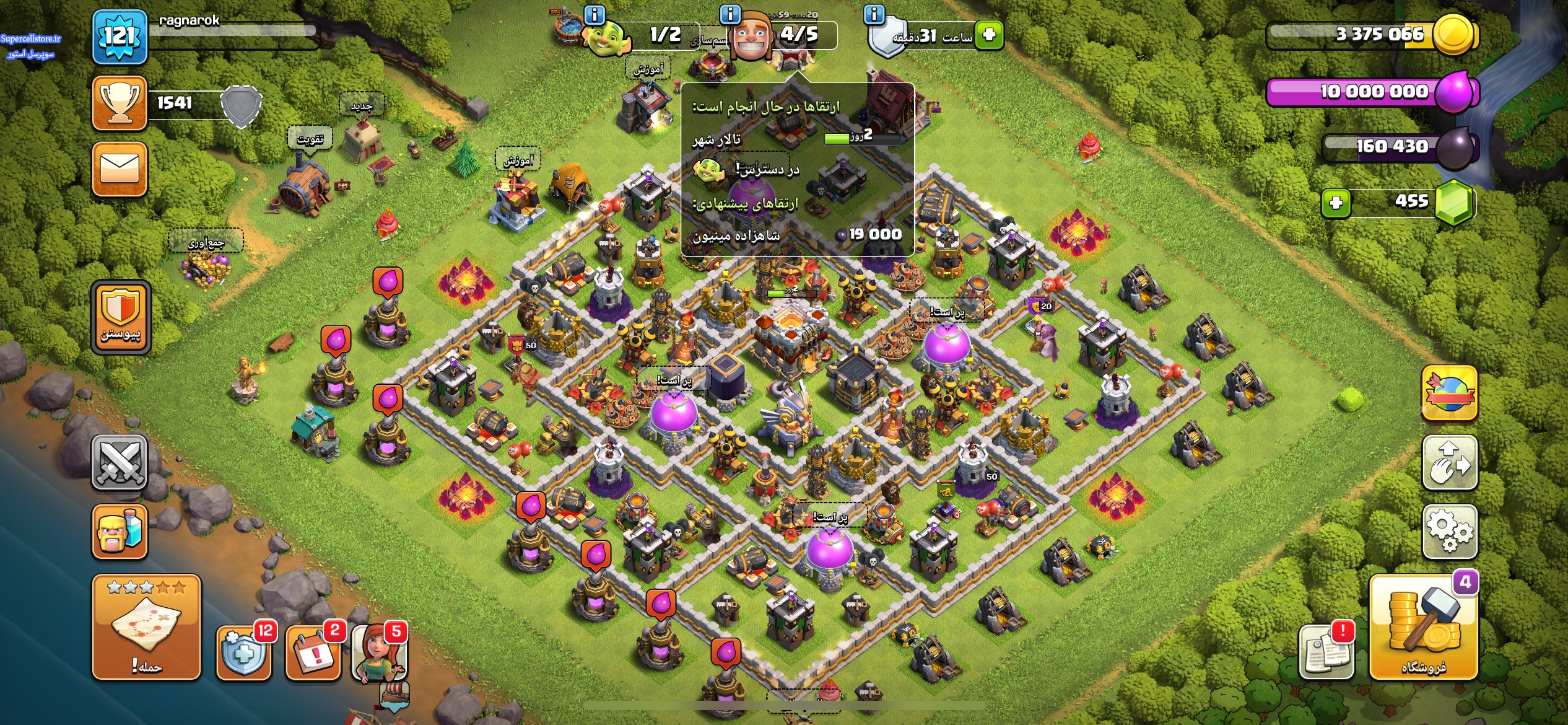Show info for builder count
The image size is (1568, 725).
(x=730, y=13)
